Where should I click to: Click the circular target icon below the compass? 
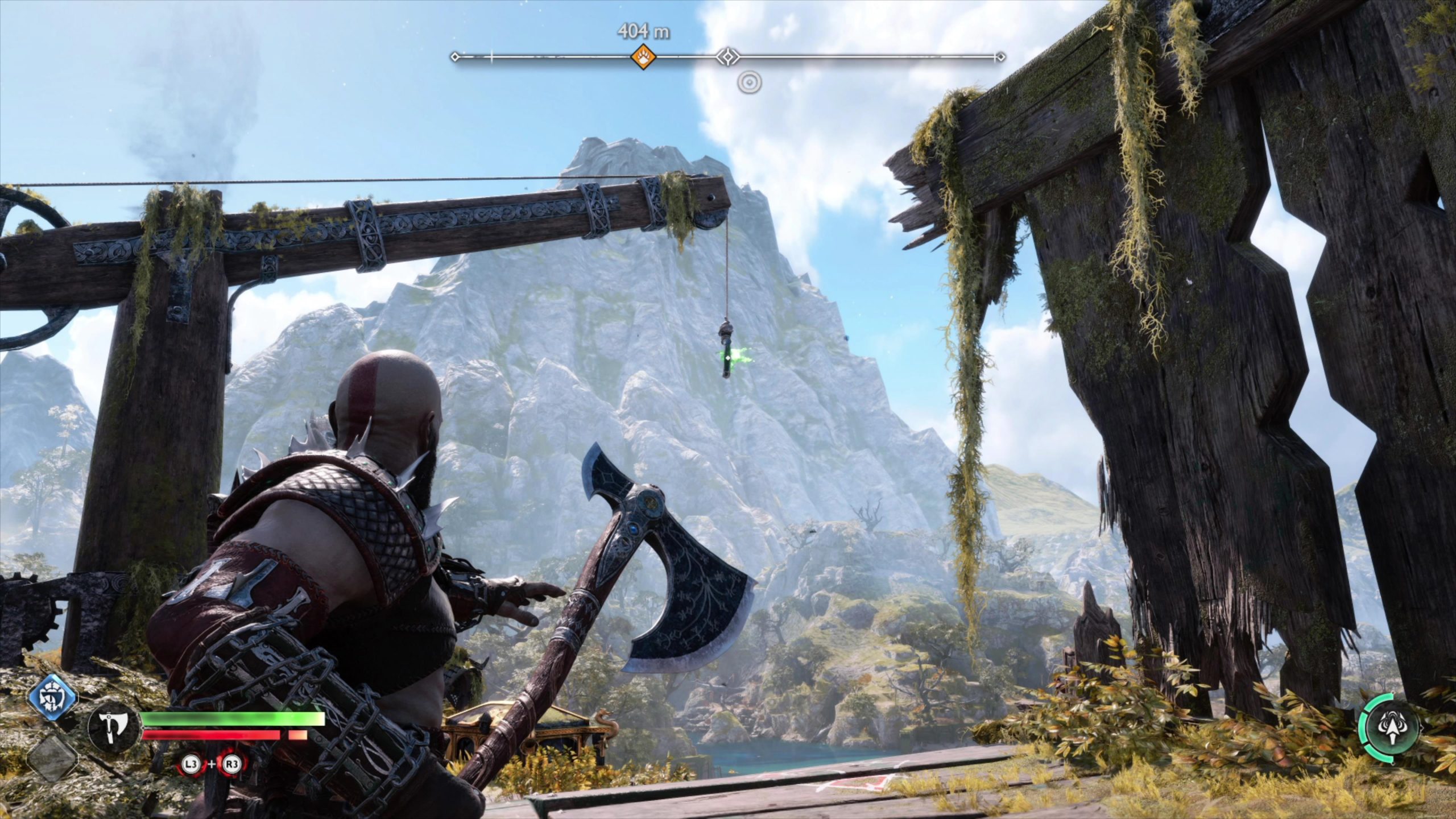click(749, 83)
